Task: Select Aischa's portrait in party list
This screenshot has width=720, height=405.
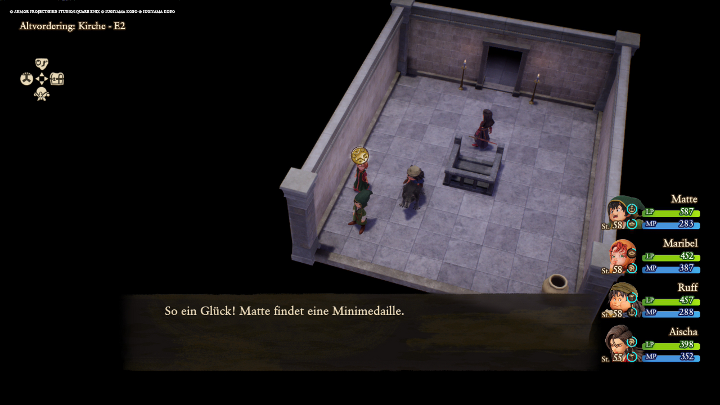Action: 621,343
